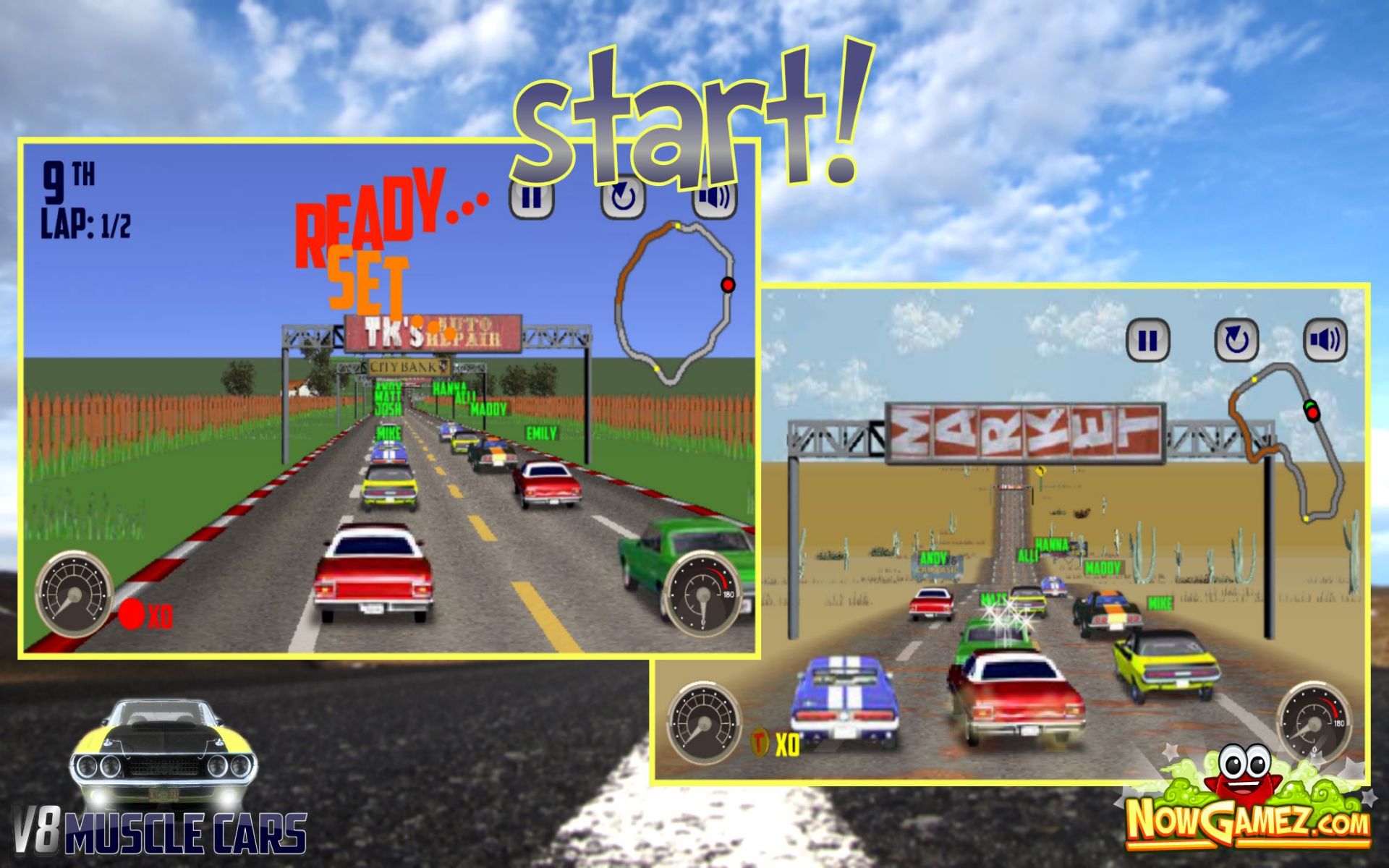Click the left screen tachometer gauge
Screen dimensions: 1389x868
pyautogui.click(x=72, y=593)
